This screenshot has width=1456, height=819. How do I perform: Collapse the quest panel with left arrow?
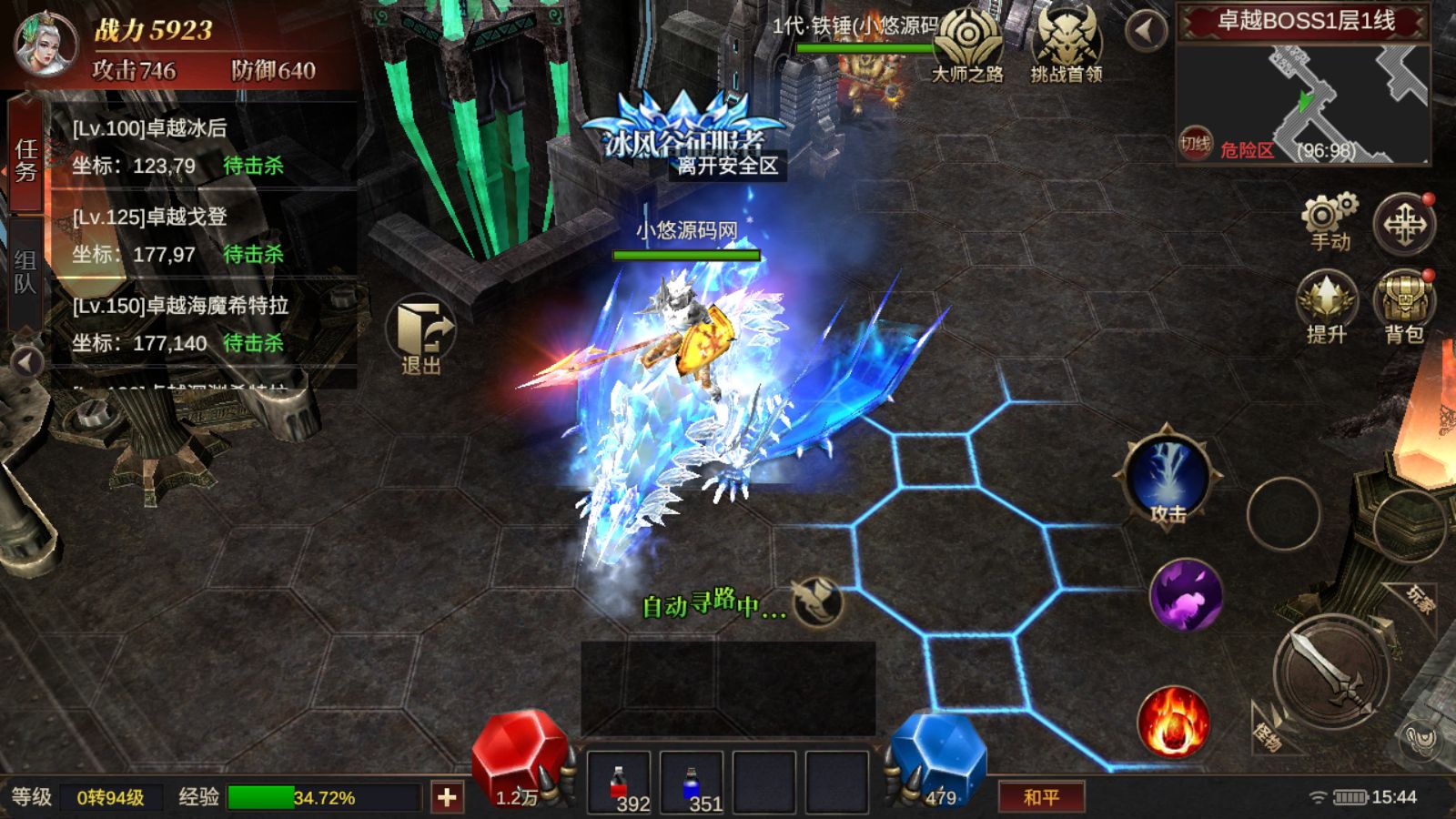point(26,362)
